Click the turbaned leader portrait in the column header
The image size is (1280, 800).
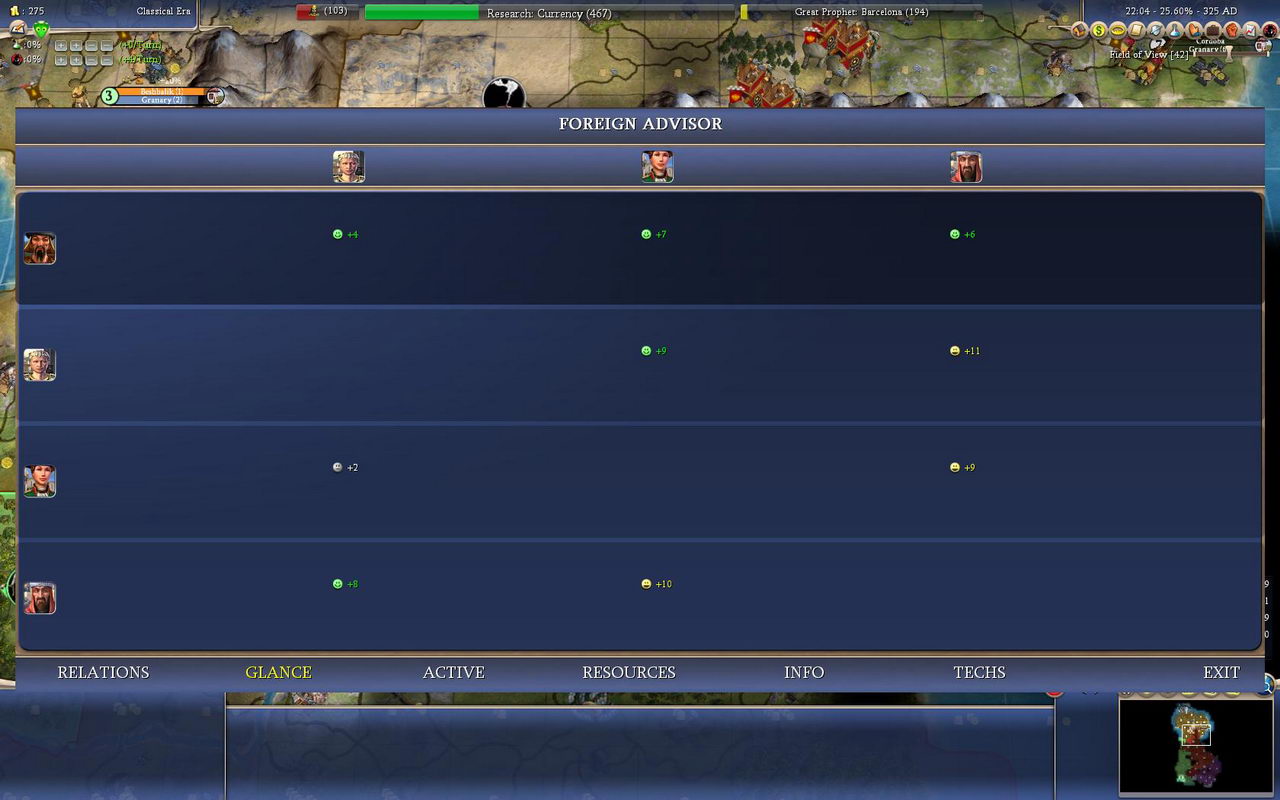point(966,167)
